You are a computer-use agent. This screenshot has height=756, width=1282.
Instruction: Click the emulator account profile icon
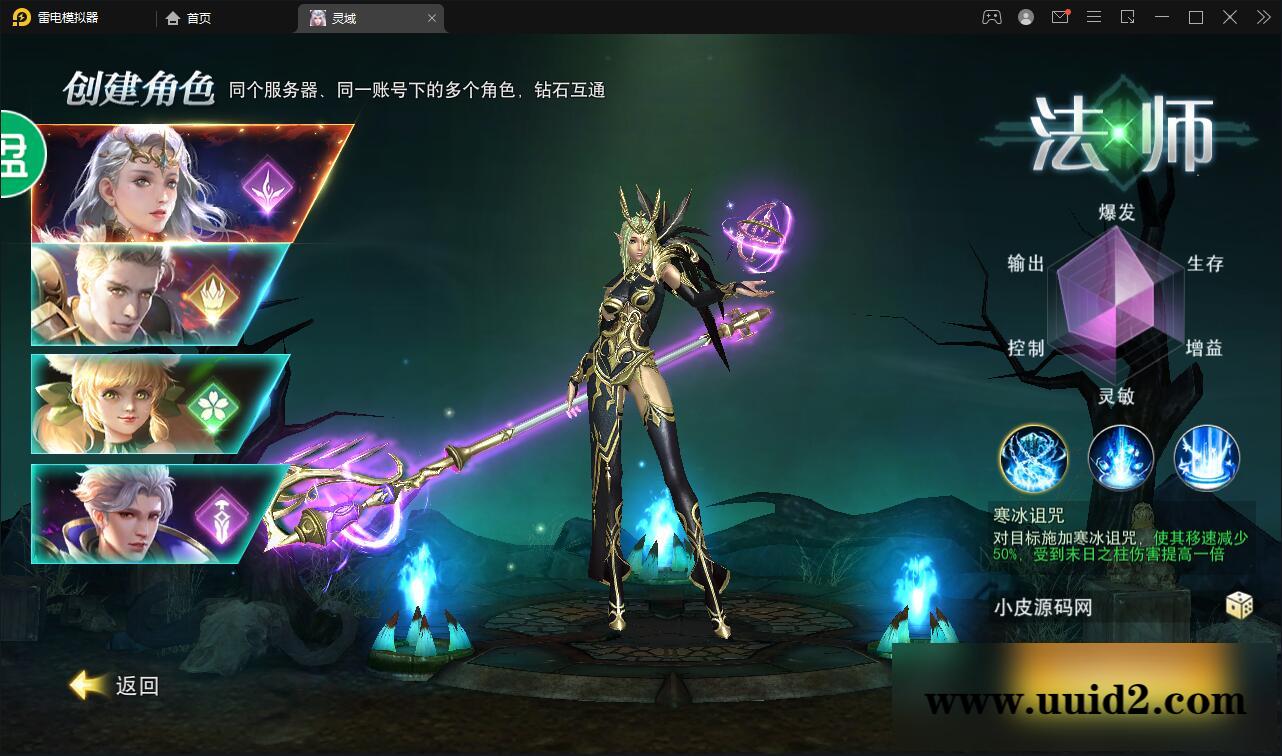click(x=1025, y=17)
